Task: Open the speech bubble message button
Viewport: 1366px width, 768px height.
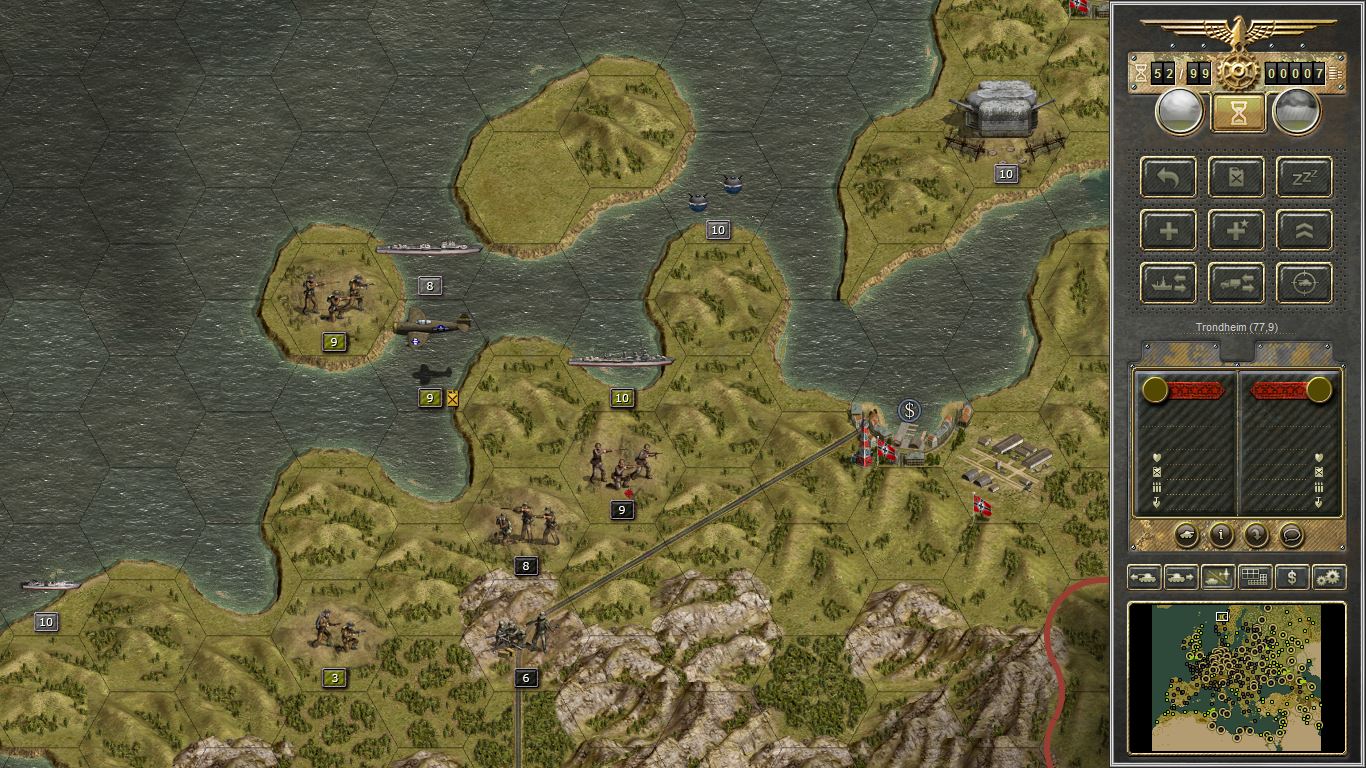Action: pos(1291,535)
